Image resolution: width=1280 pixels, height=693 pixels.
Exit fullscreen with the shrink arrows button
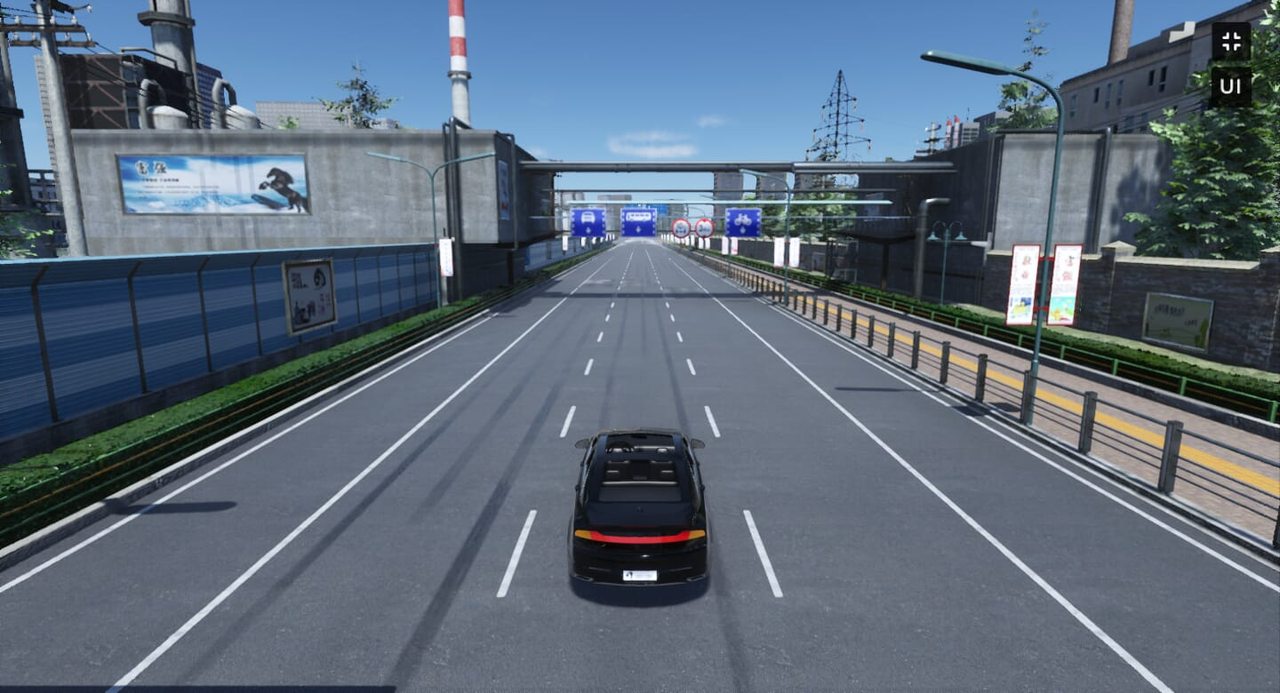coord(1231,42)
